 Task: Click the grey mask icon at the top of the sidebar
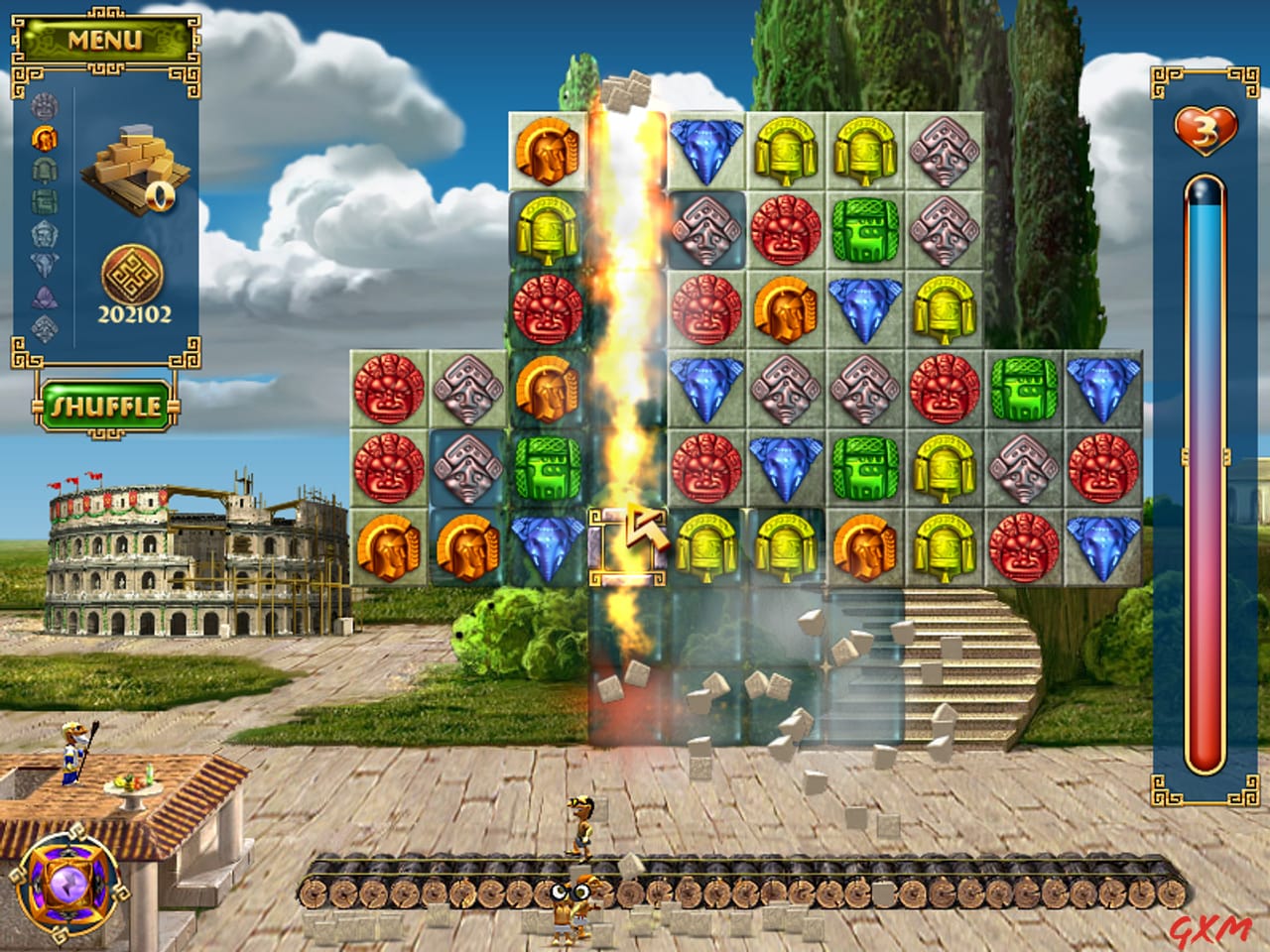[x=45, y=107]
